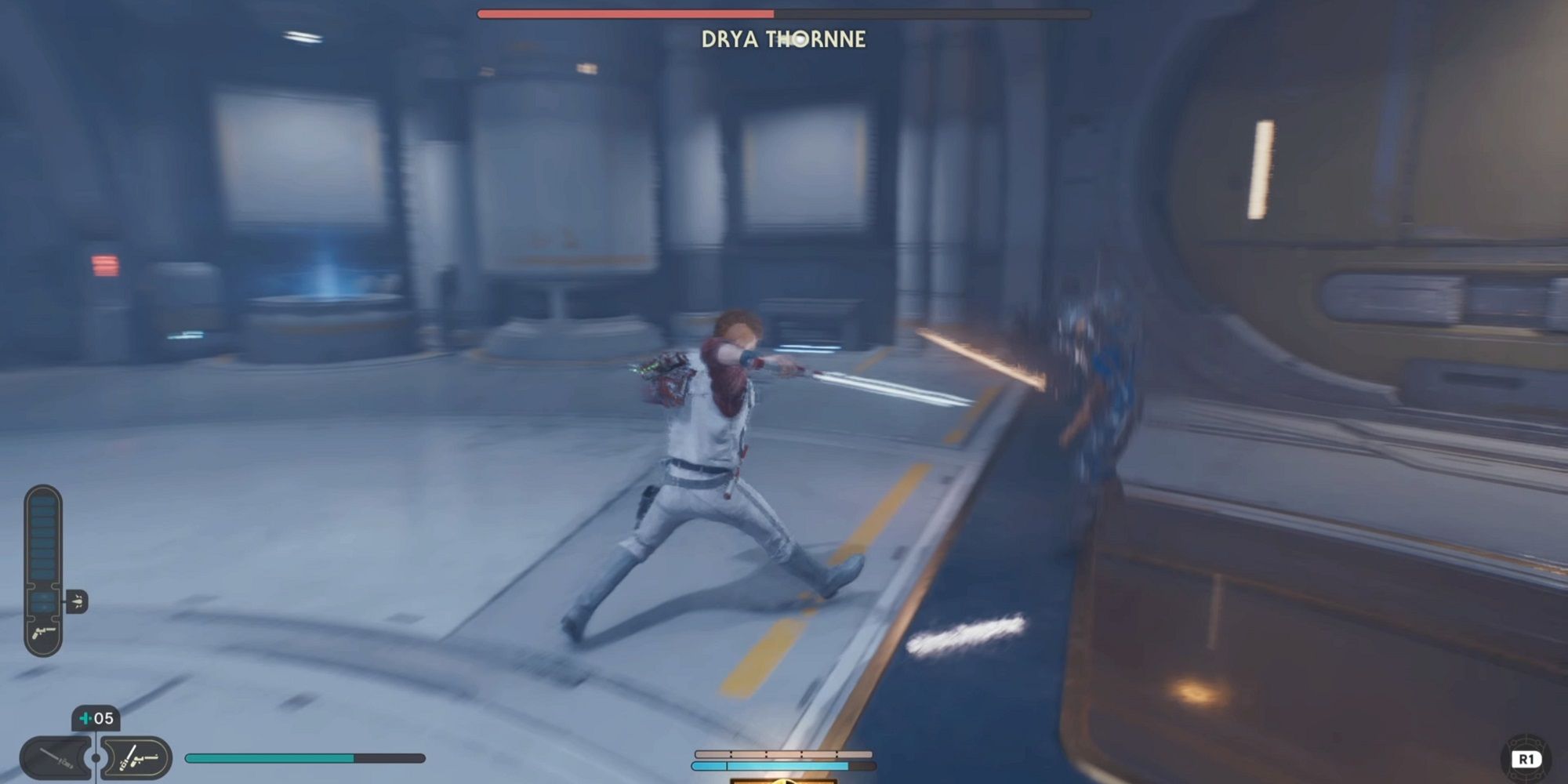Click the green plus icon on the stim counter
This screenshot has height=784, width=1568.
[85, 718]
